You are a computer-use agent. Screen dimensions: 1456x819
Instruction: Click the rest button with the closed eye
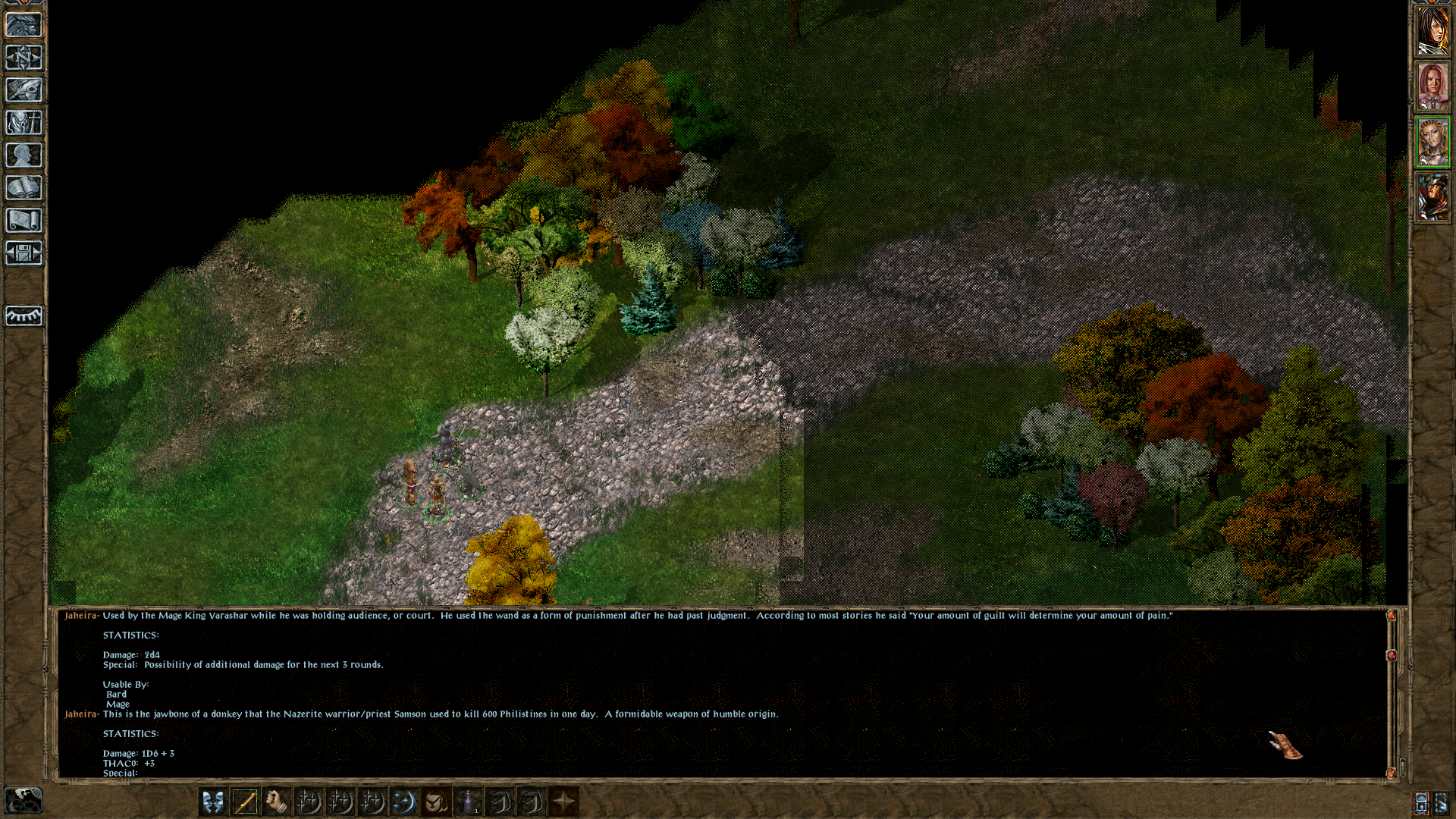tap(24, 315)
